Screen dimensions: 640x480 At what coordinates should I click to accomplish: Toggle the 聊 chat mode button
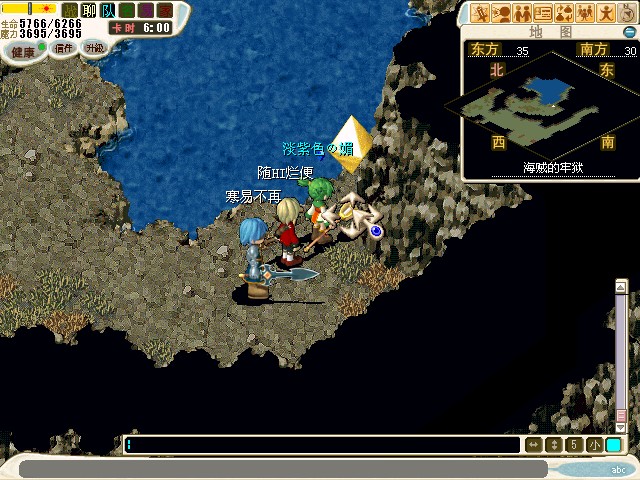[x=87, y=10]
